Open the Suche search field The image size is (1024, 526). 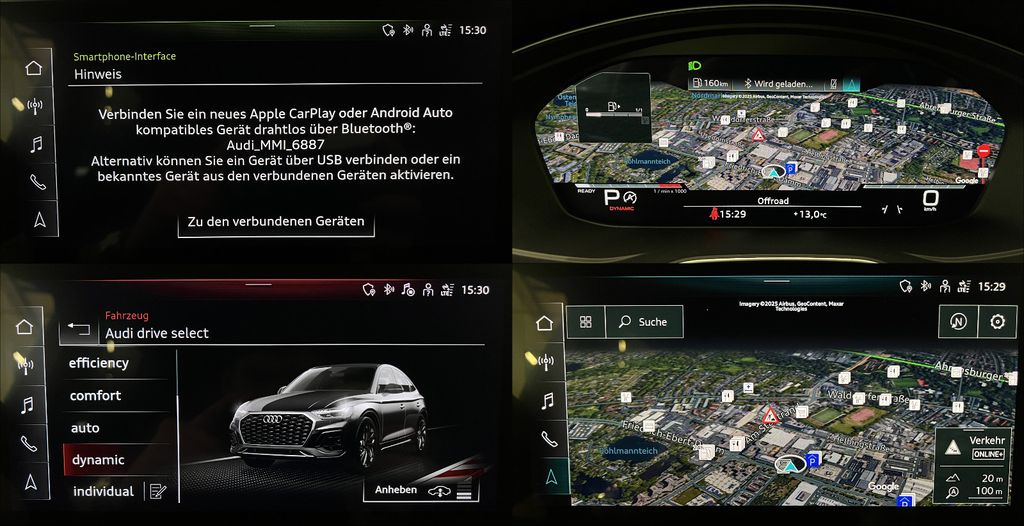pos(644,322)
